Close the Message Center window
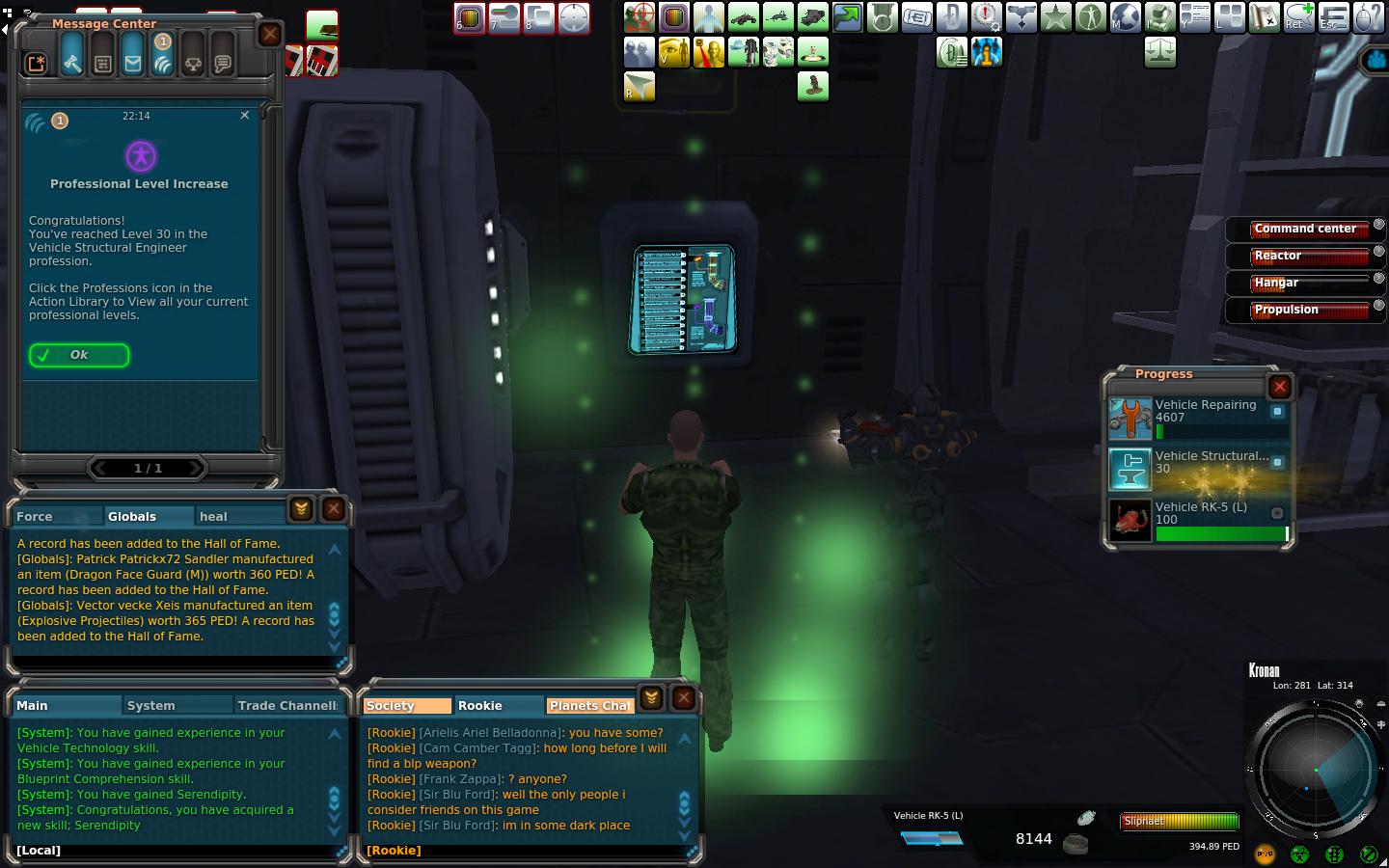Image resolution: width=1389 pixels, height=868 pixels. tap(270, 35)
